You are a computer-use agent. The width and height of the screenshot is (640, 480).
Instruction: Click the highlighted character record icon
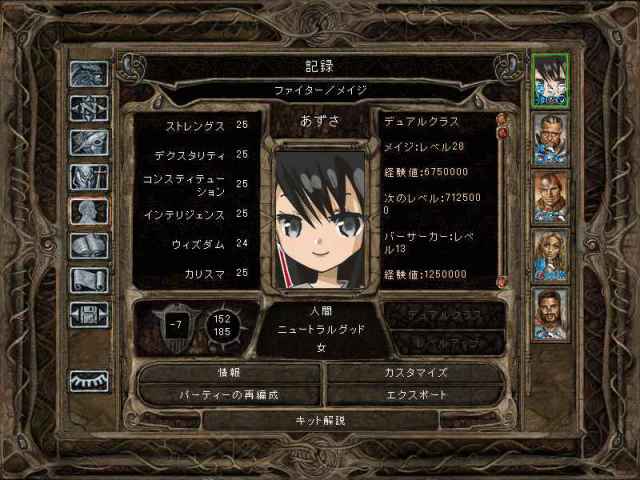[89, 211]
